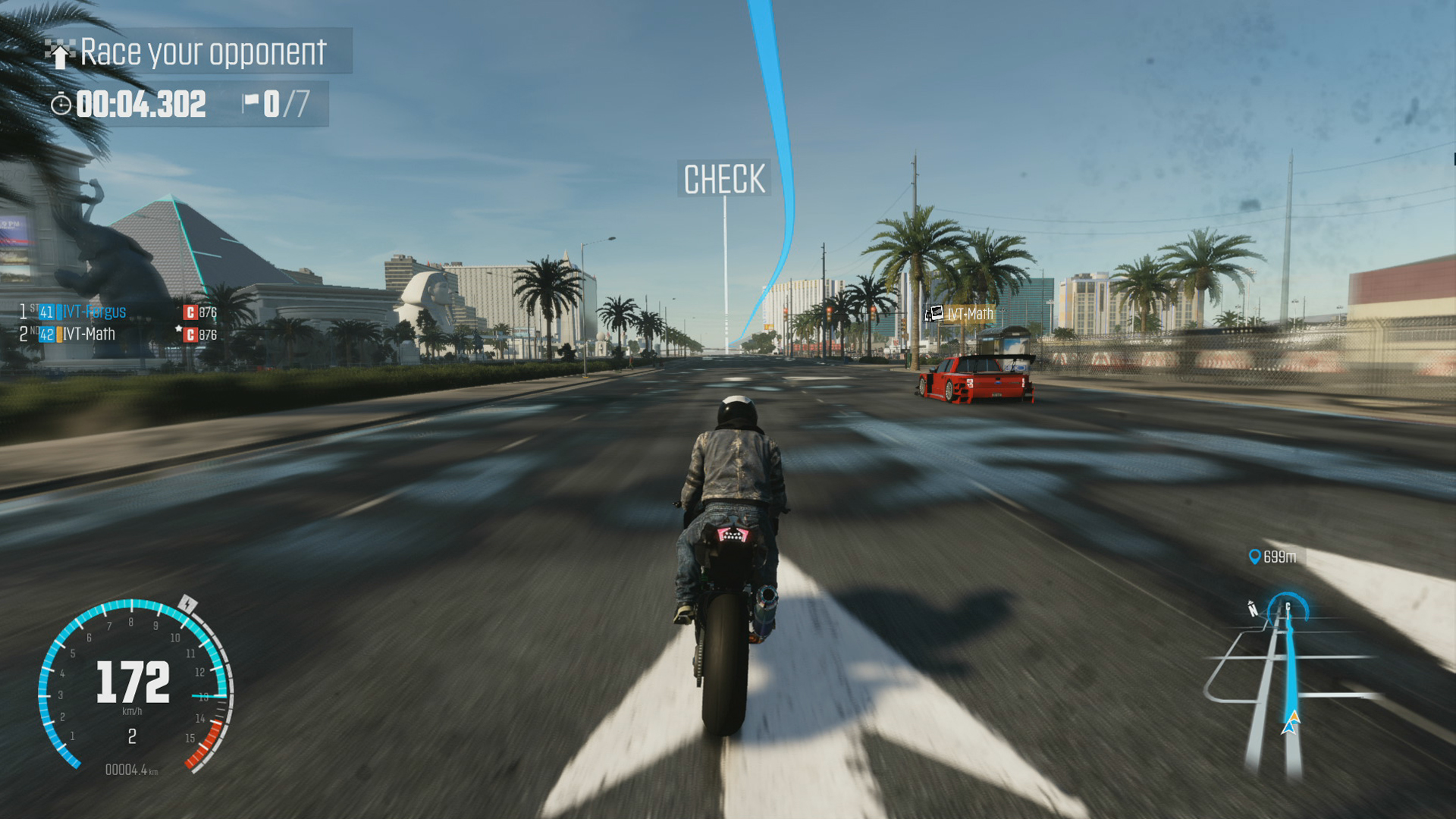Toggle the checkpoint compass marker labeled C on minimap

pyautogui.click(x=1287, y=607)
